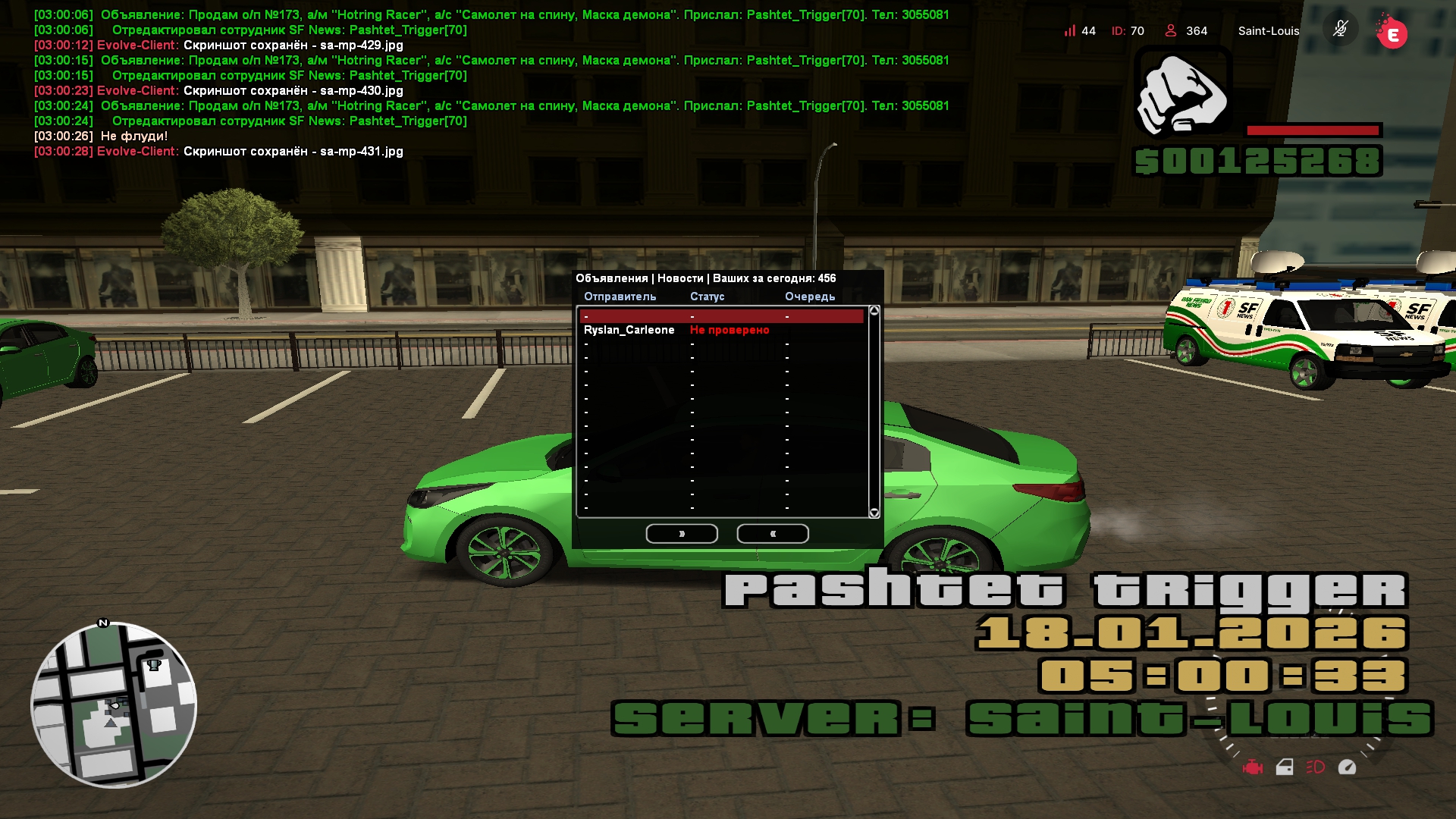Select the highlighted red empty row
Screen dimensions: 1456x819
[x=720, y=316]
